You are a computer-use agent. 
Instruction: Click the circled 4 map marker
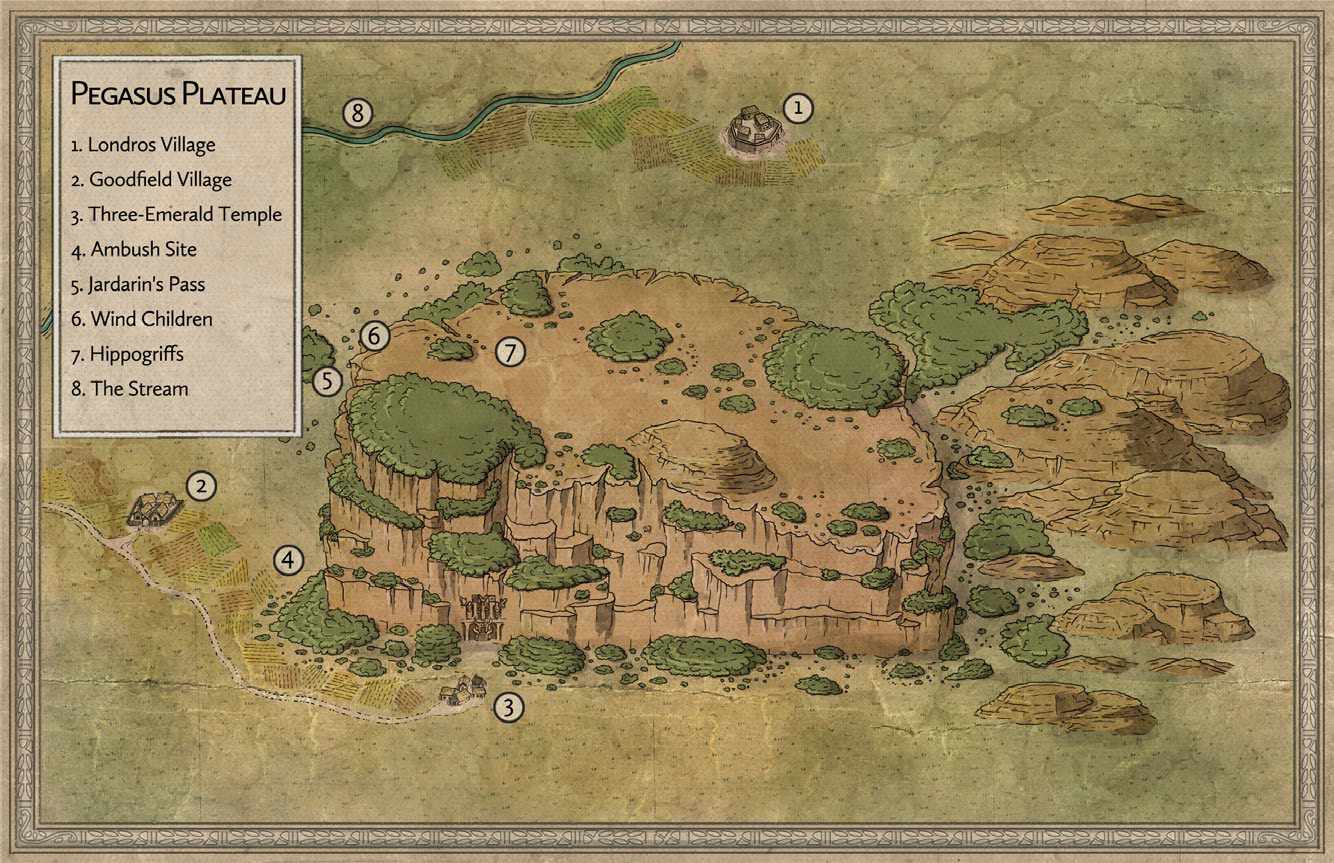[x=289, y=560]
